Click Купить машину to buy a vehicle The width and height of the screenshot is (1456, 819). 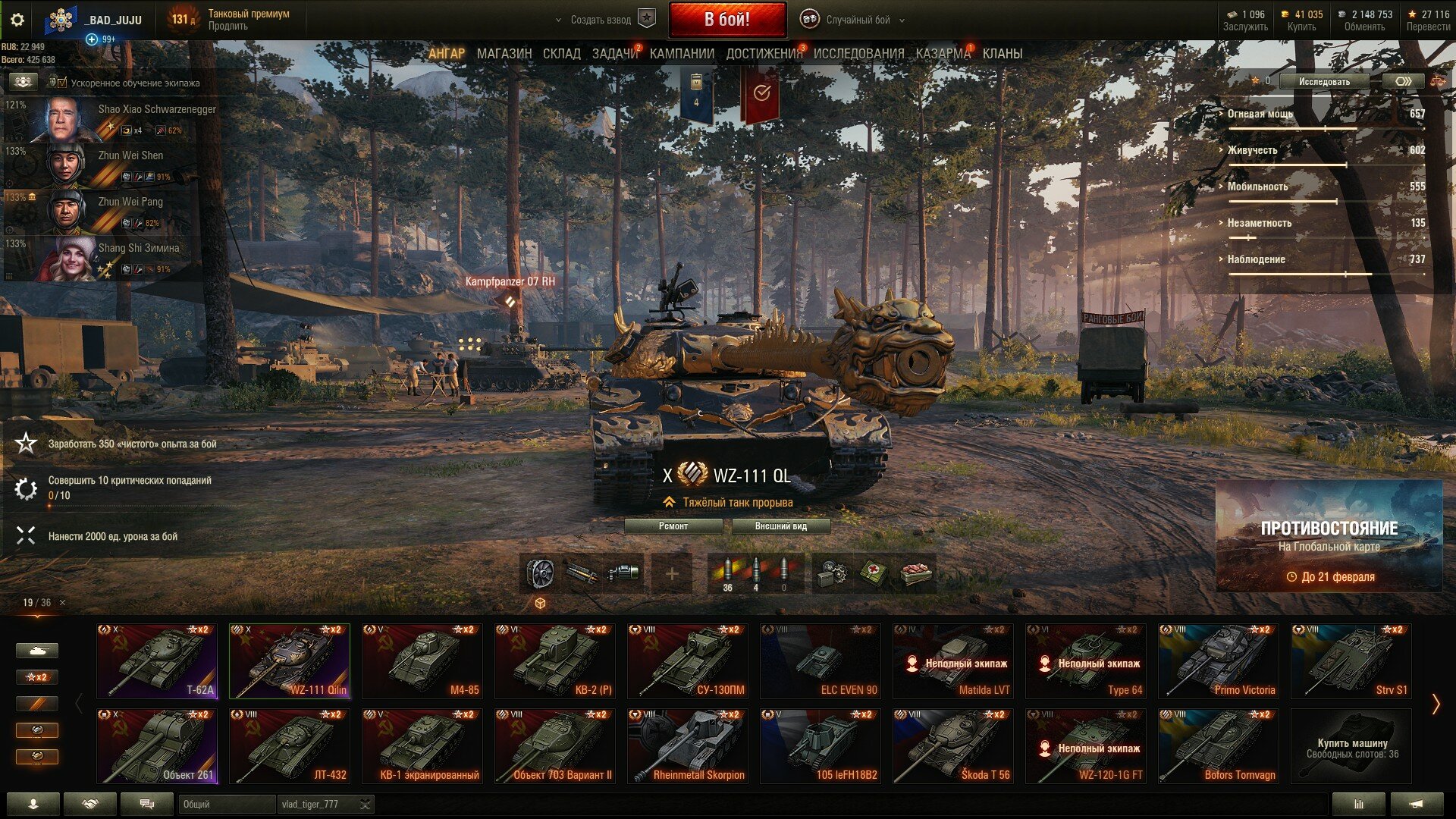[x=1351, y=746]
